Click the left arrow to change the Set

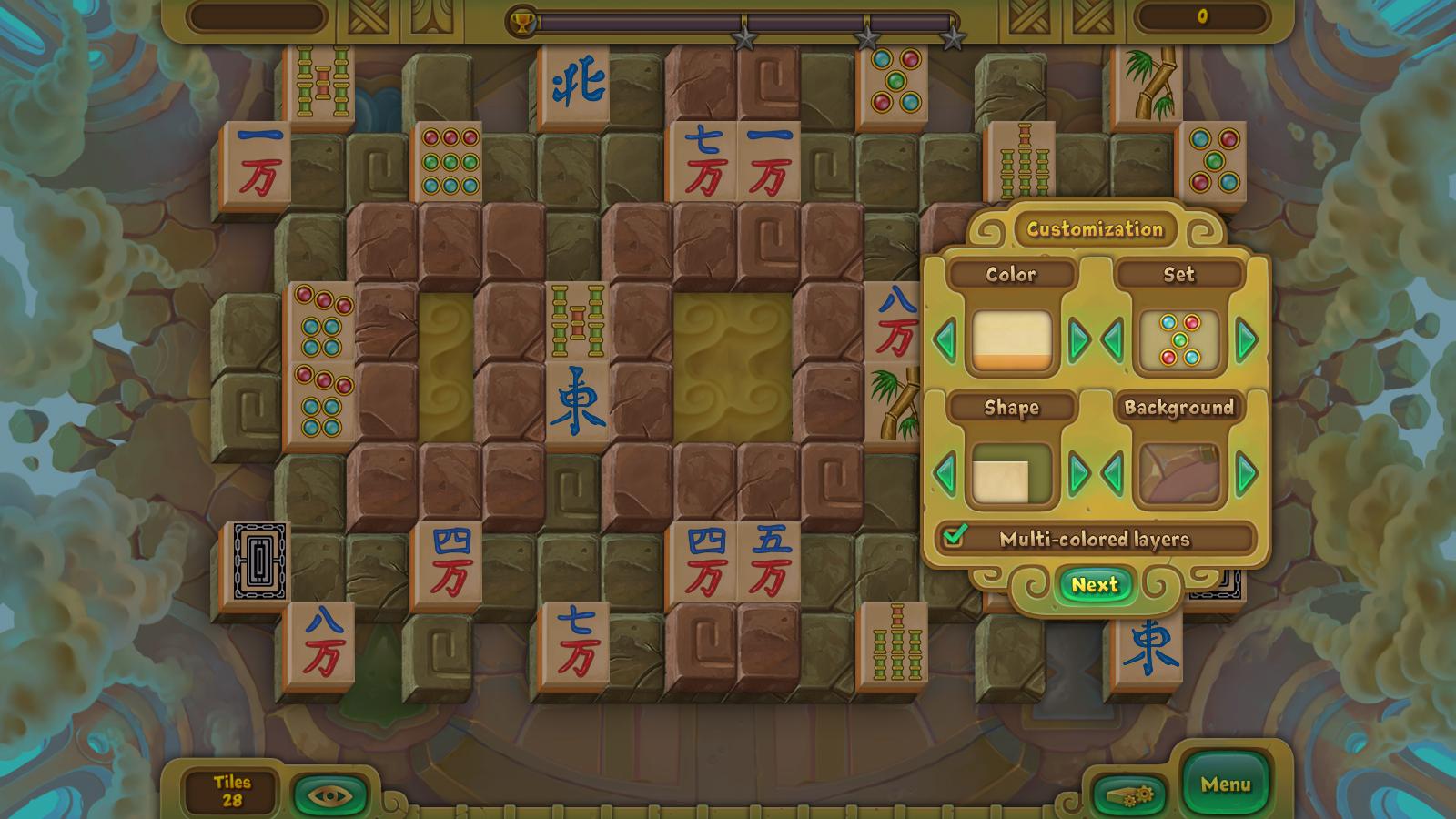tap(1114, 341)
